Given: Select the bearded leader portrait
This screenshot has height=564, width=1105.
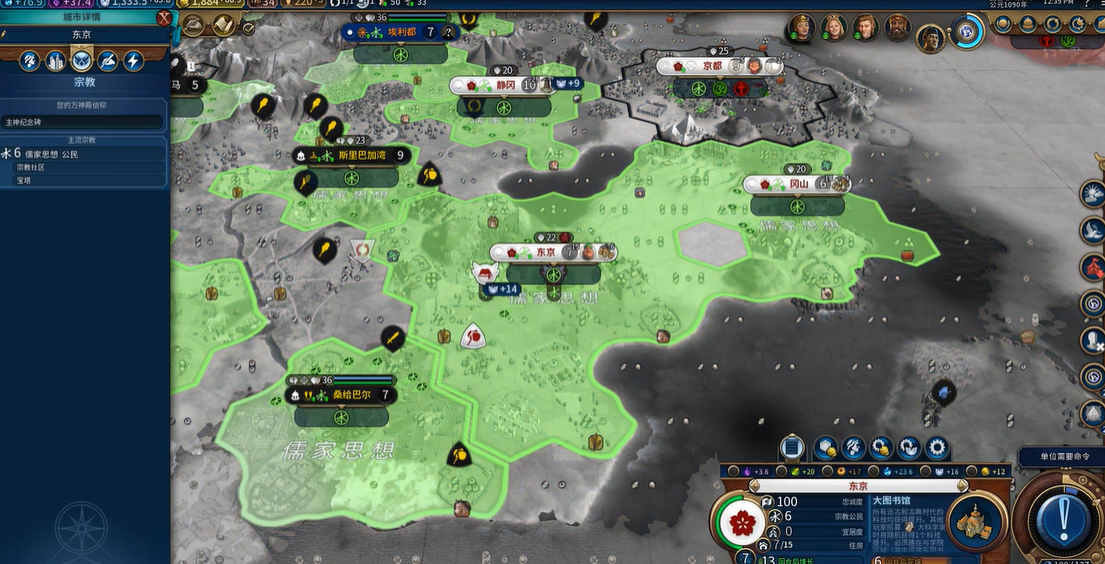Looking at the screenshot, I should coord(897,28).
